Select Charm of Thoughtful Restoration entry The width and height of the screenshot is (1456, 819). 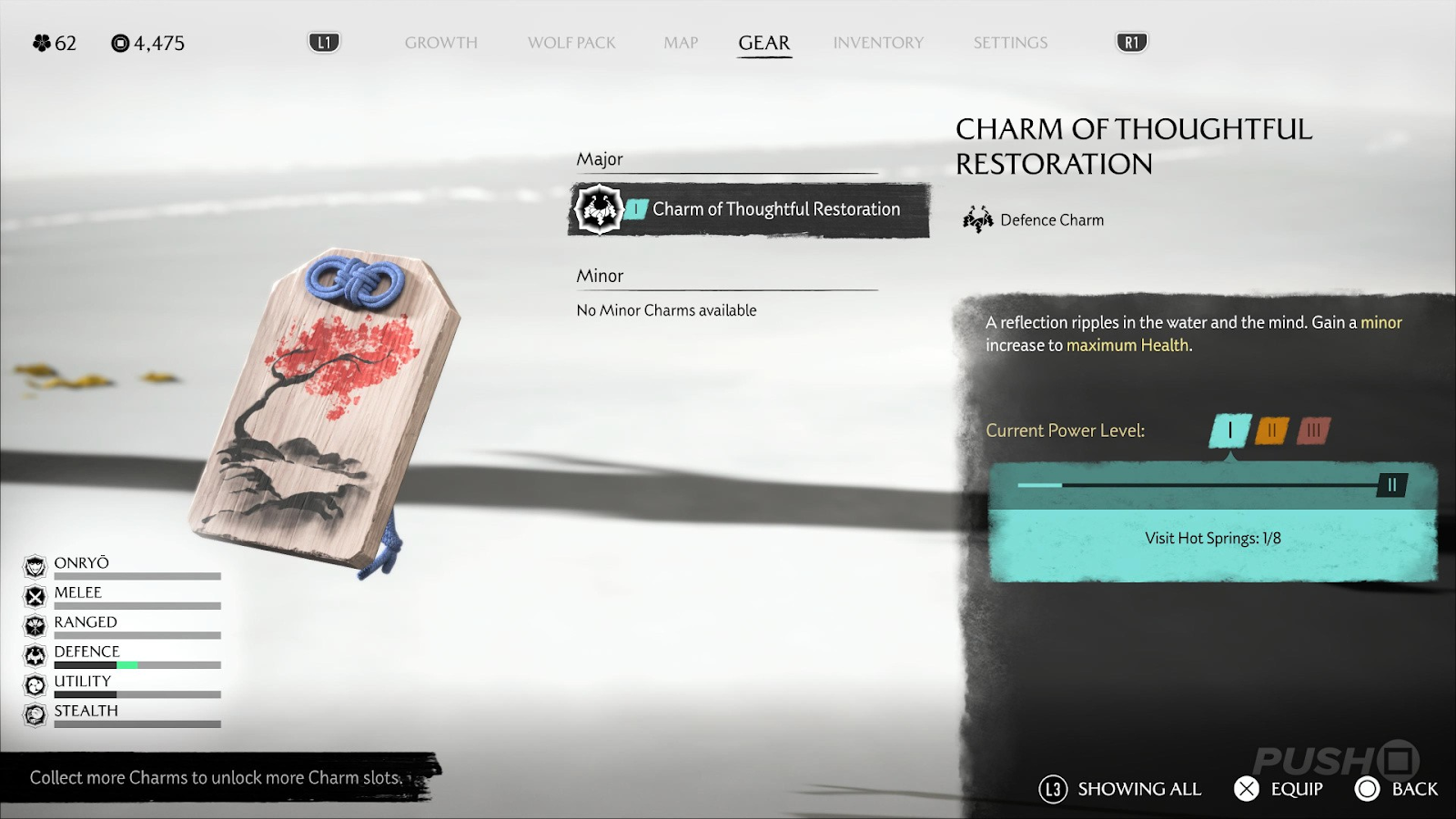(x=749, y=209)
